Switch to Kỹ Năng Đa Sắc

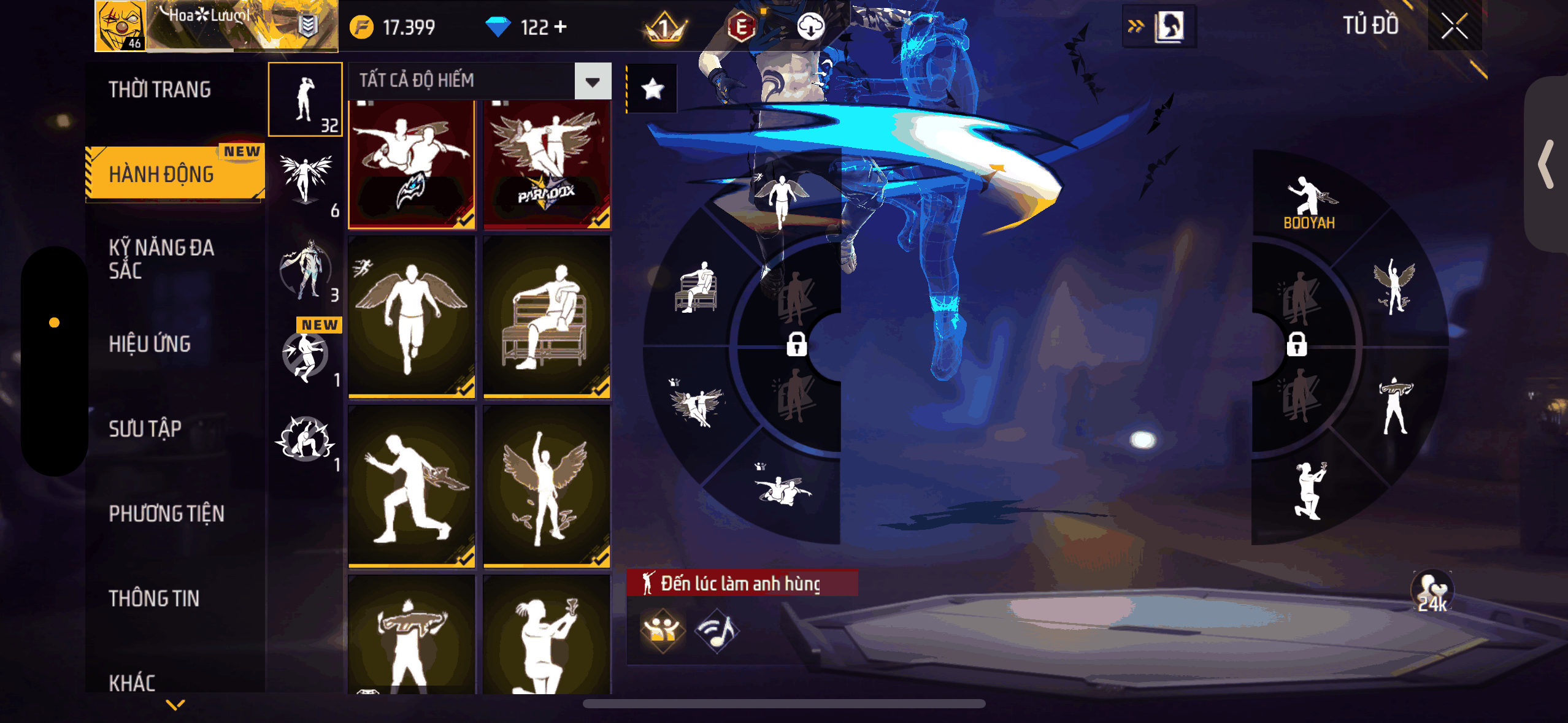[x=161, y=258]
